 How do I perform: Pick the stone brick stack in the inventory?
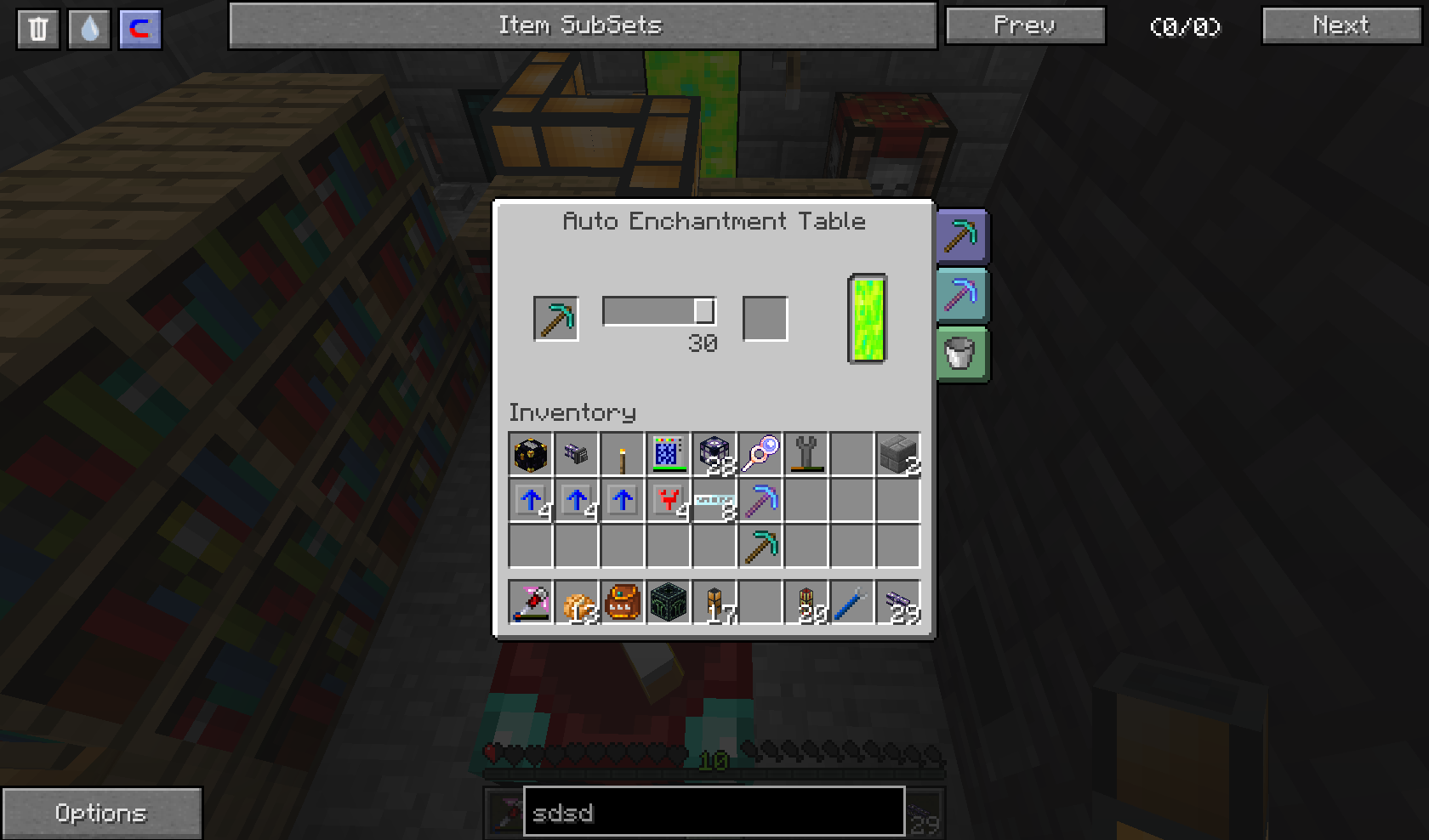(898, 455)
